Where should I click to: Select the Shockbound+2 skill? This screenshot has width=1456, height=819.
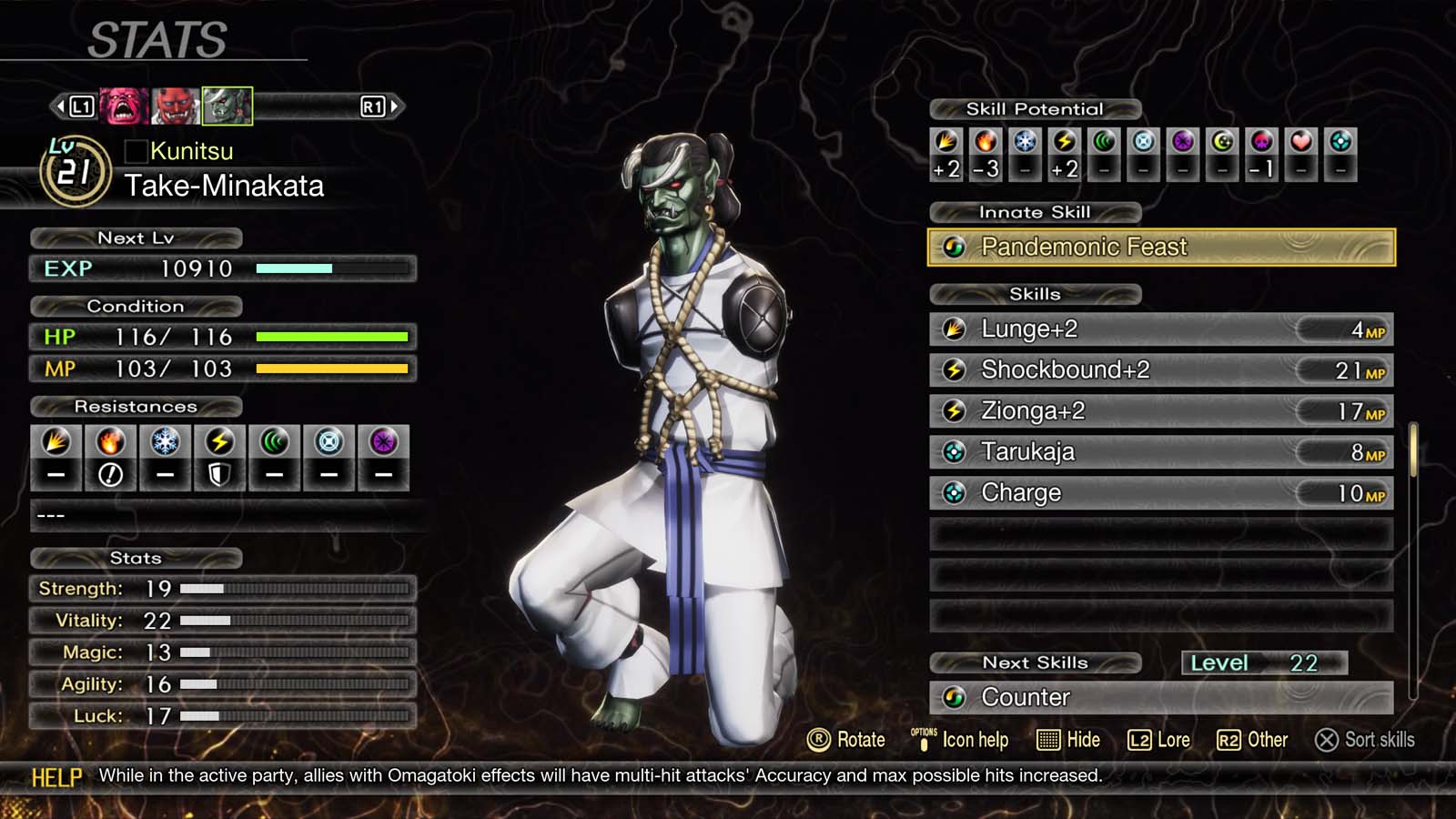pyautogui.click(x=1160, y=370)
